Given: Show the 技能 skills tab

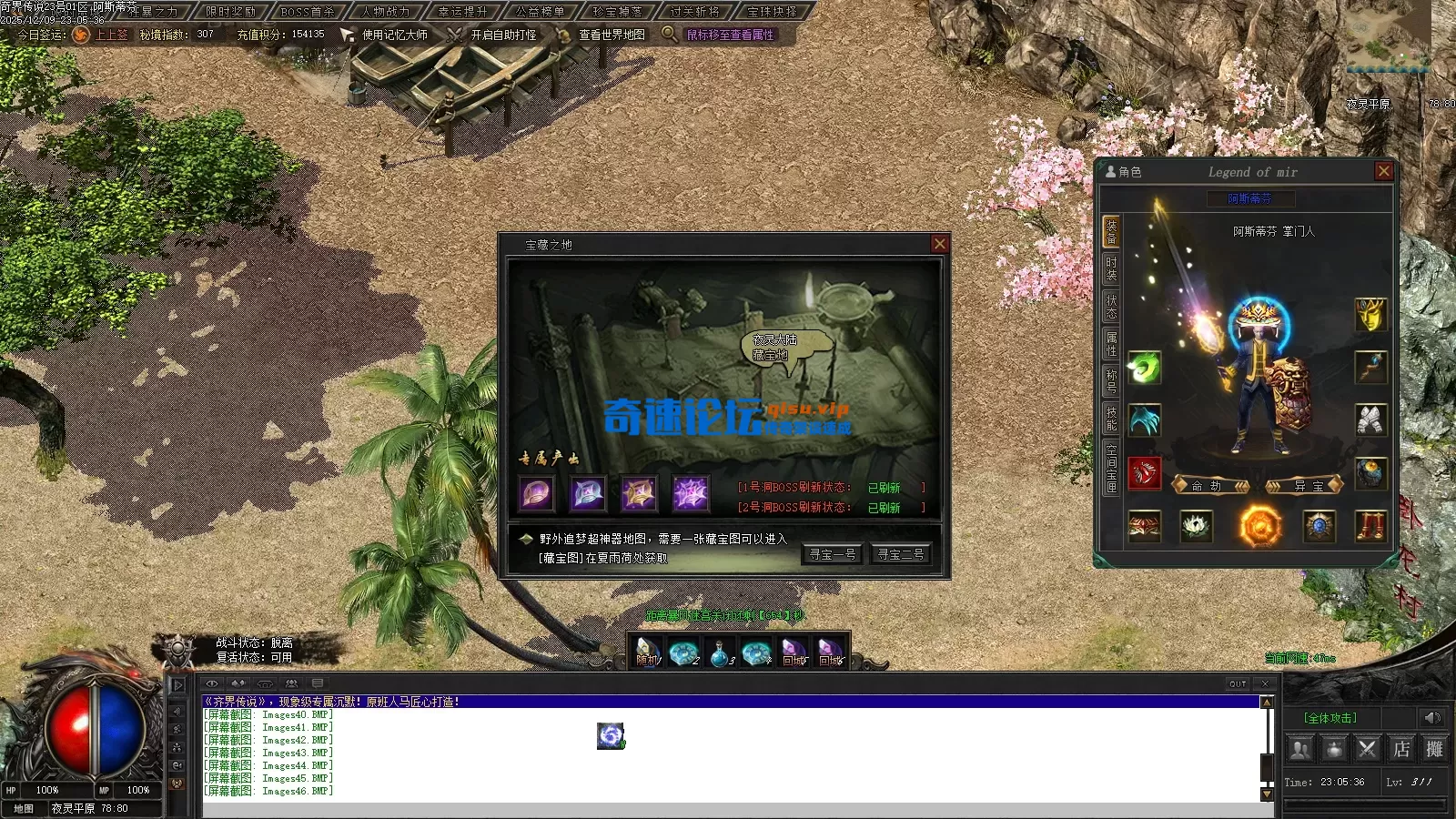Looking at the screenshot, I should 1111,419.
